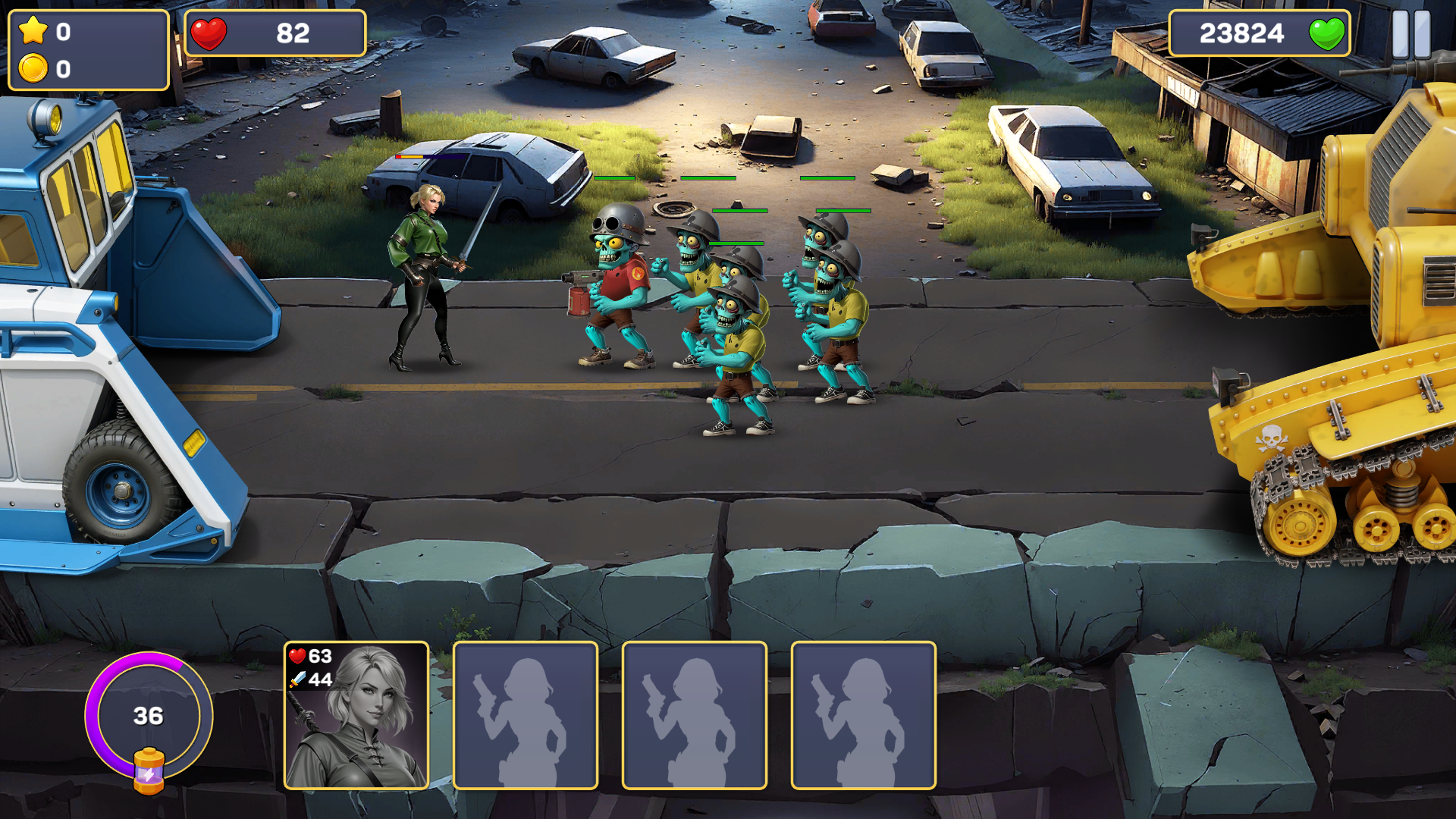This screenshot has width=1456, height=819.
Task: Open the first locked hero slot
Action: [526, 718]
